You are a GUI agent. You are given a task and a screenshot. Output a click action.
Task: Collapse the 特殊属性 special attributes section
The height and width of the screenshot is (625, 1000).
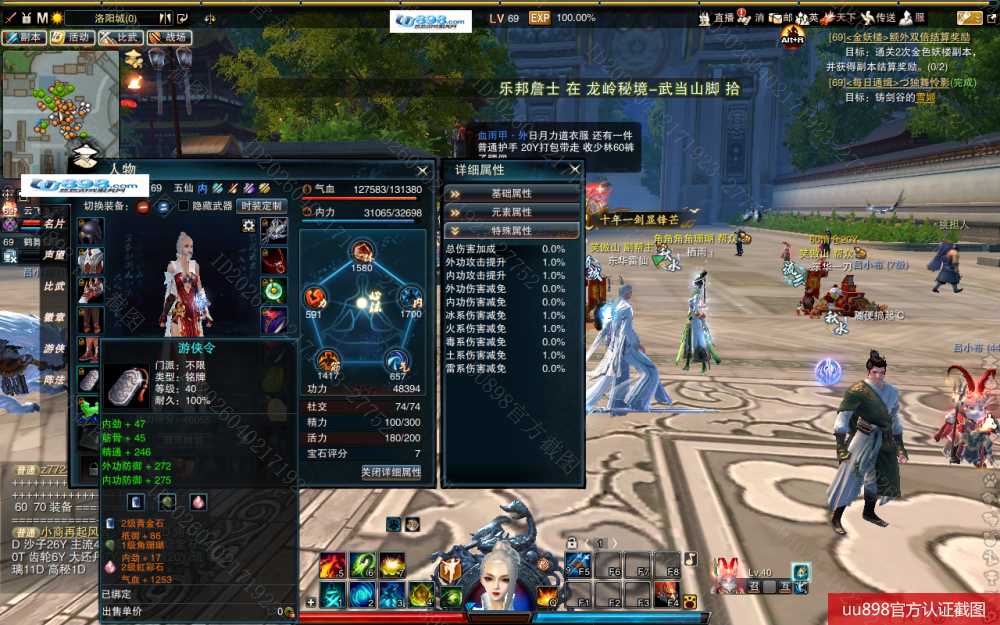[x=511, y=231]
